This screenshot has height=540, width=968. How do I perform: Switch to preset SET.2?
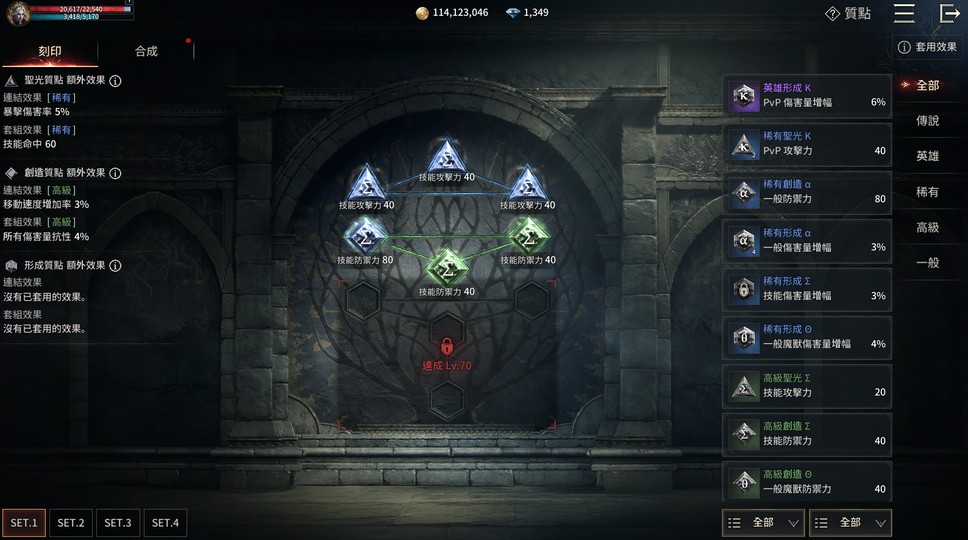click(x=71, y=523)
